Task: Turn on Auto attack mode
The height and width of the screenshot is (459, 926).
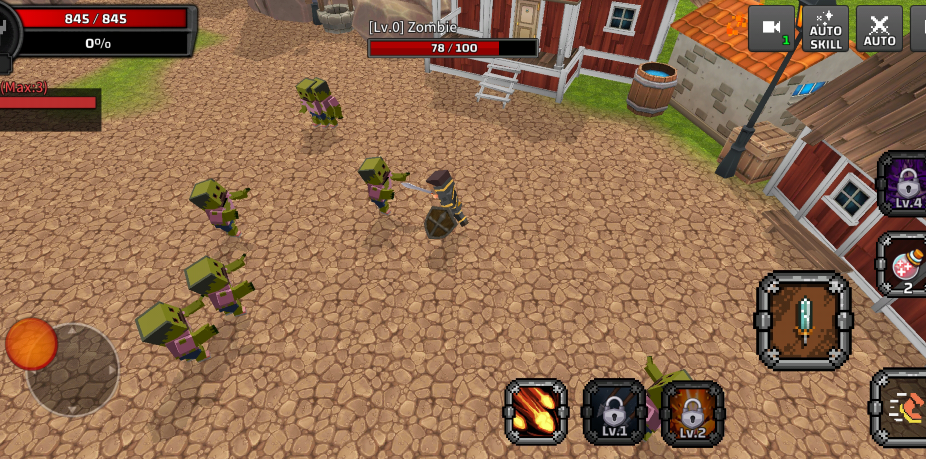Action: (879, 29)
